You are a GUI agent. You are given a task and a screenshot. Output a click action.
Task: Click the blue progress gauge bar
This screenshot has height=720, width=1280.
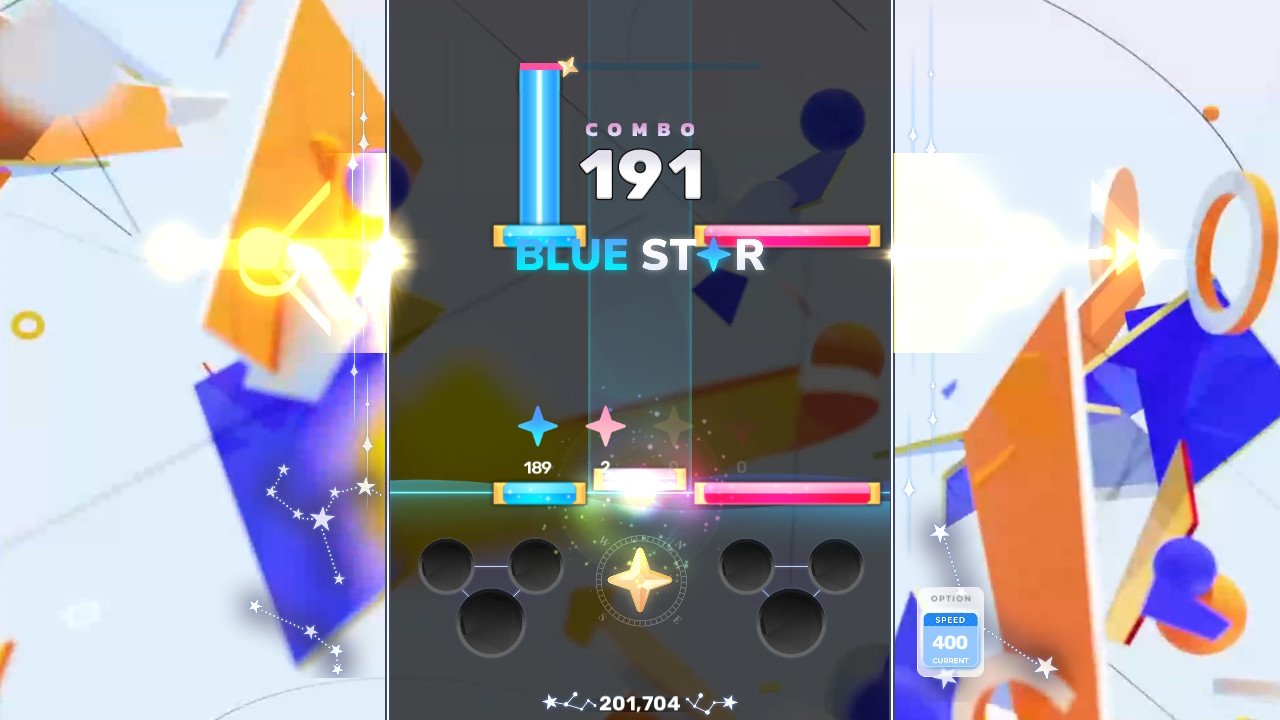539,491
